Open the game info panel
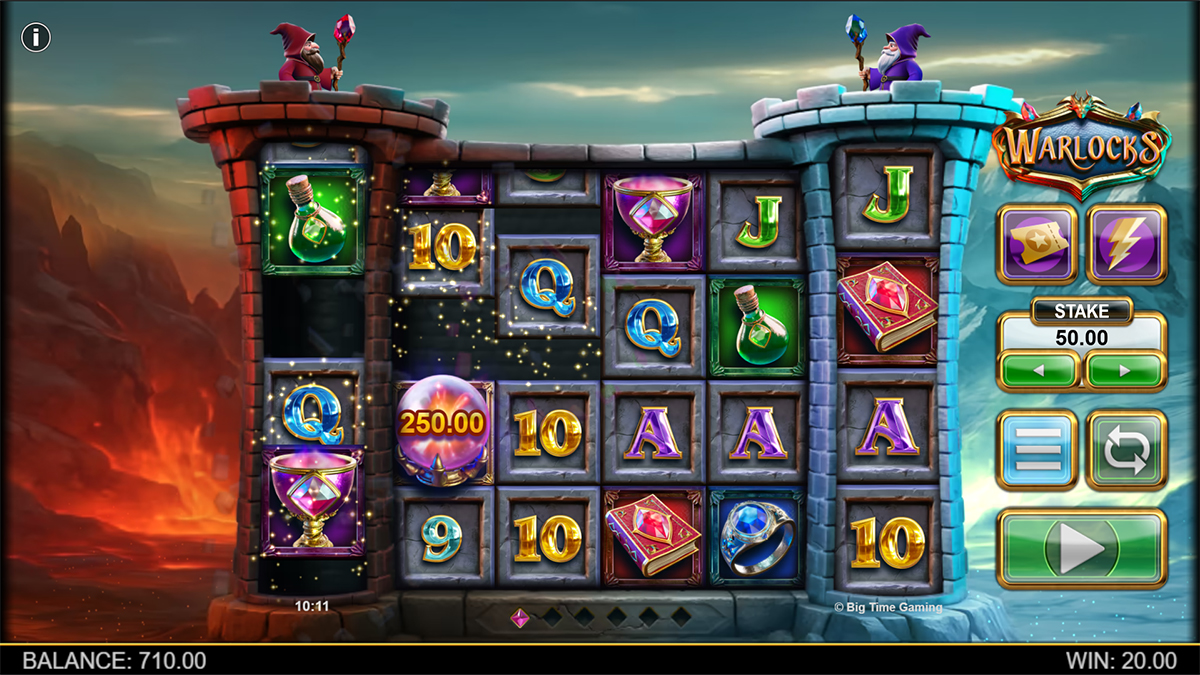The height and width of the screenshot is (675, 1200). pyautogui.click(x=37, y=38)
